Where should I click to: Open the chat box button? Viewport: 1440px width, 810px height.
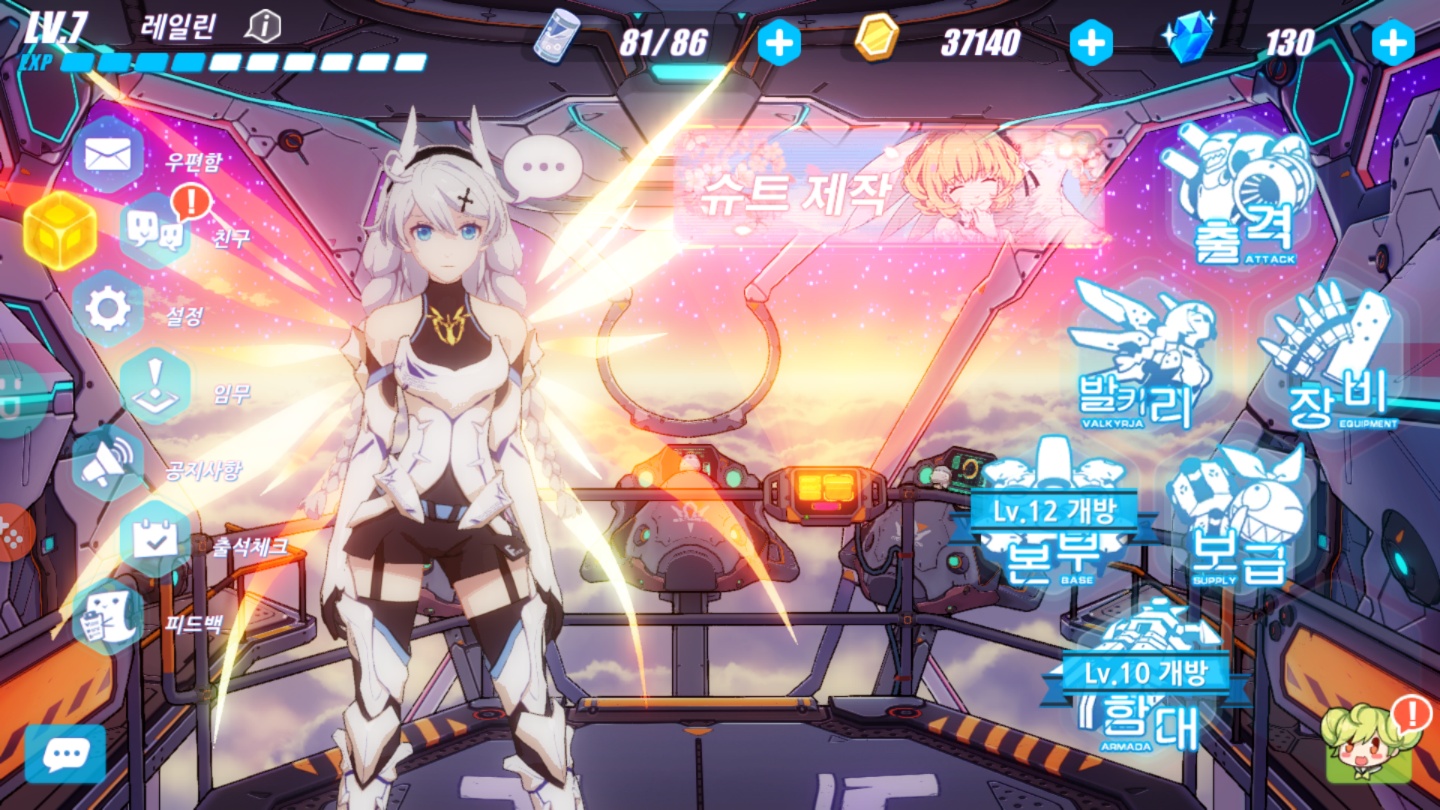tap(65, 753)
